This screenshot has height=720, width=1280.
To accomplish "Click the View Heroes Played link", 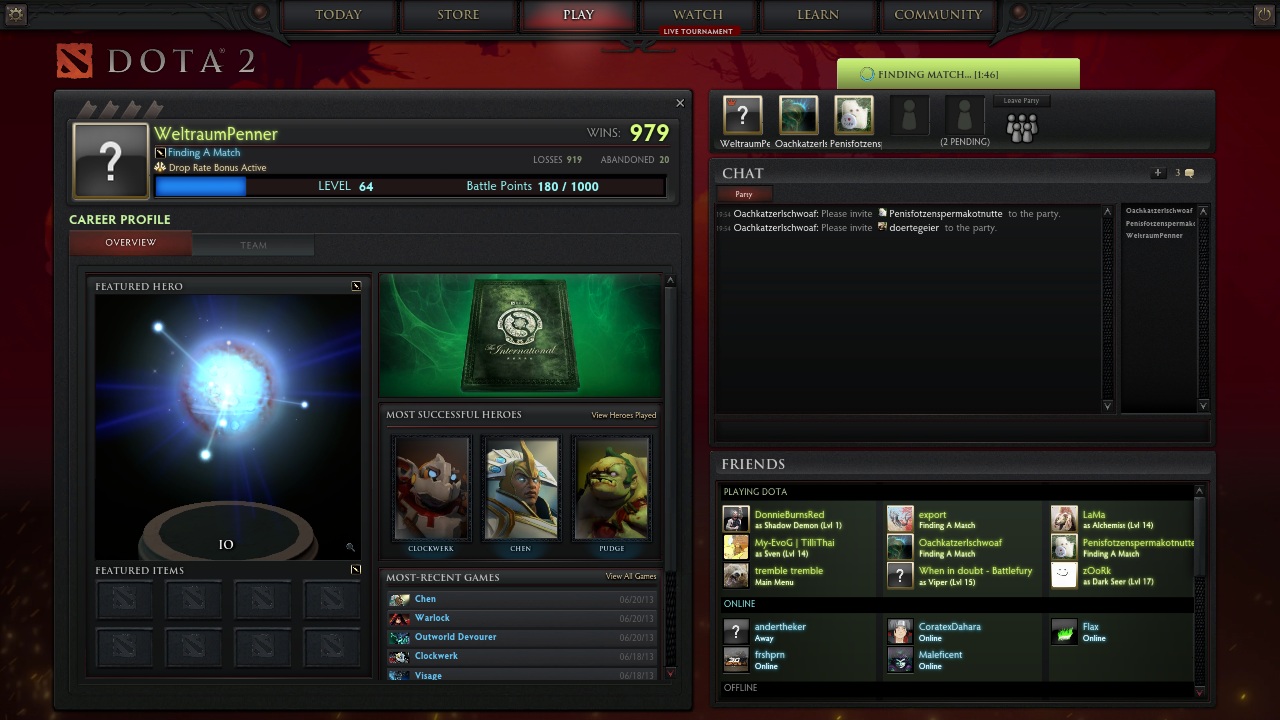I will (x=623, y=415).
